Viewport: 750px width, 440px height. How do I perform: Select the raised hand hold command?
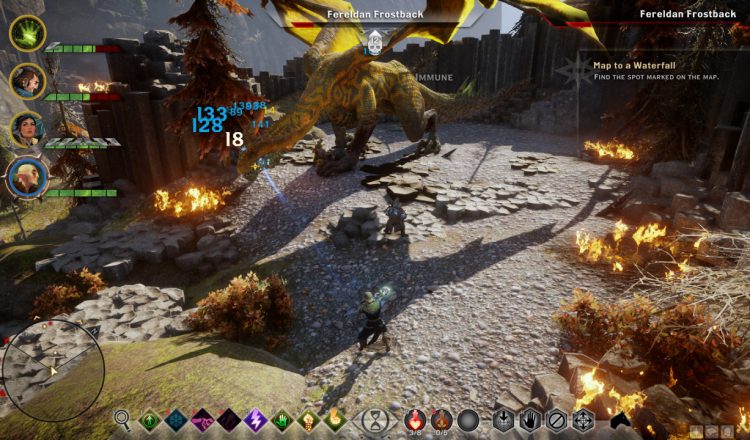(531, 420)
